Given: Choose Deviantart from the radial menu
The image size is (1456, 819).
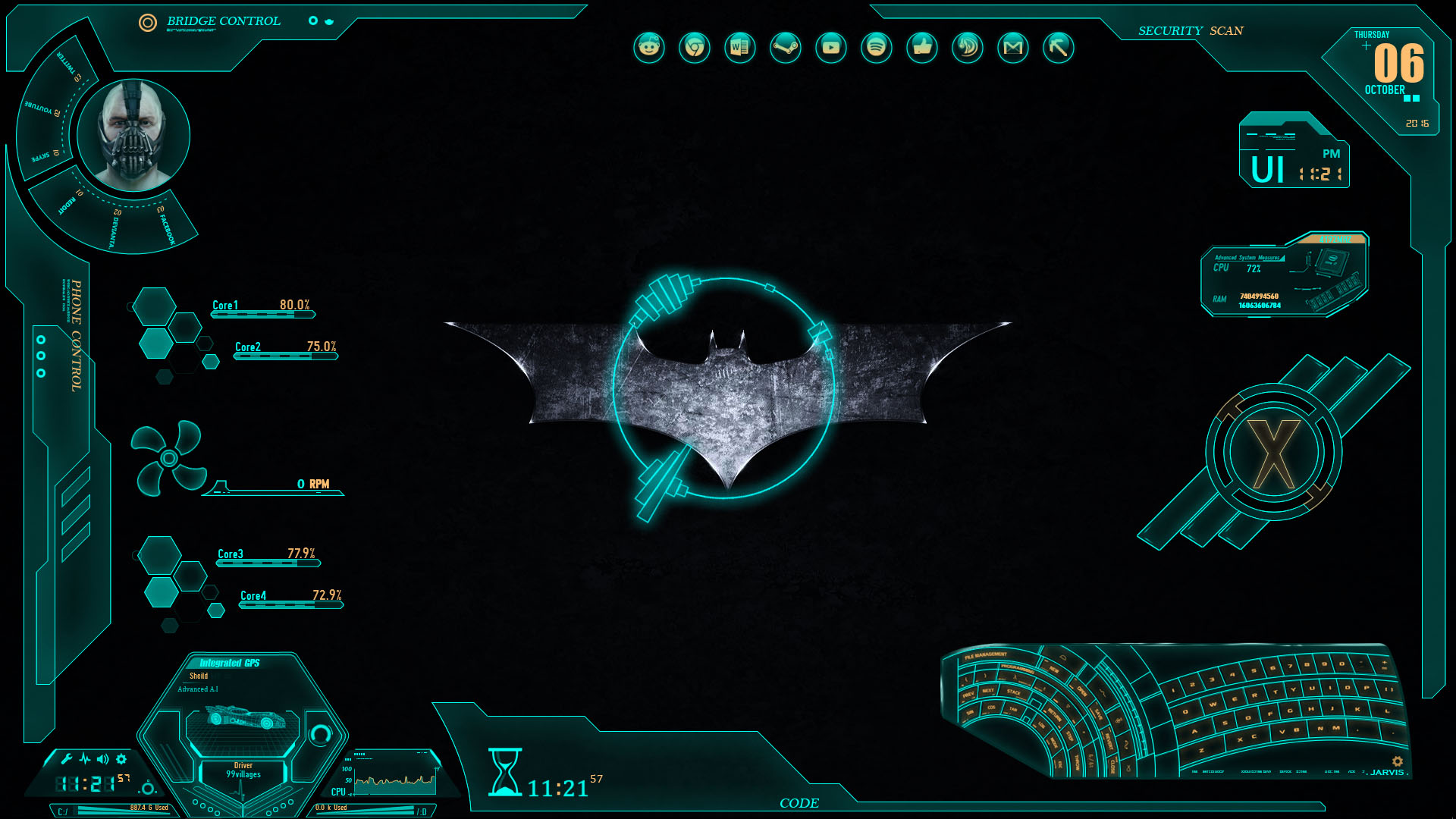Looking at the screenshot, I should point(114,228).
